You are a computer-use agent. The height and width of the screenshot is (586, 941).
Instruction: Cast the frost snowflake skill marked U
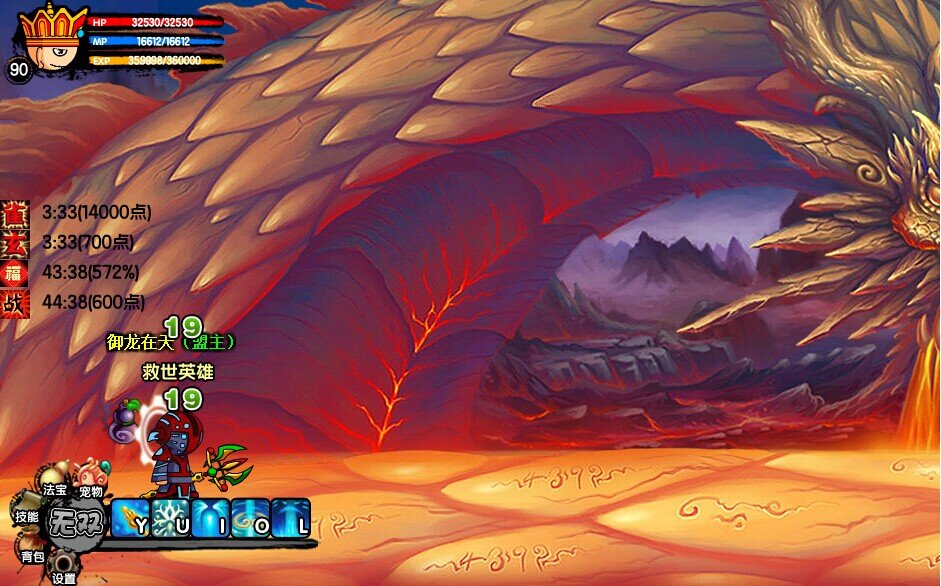171,519
